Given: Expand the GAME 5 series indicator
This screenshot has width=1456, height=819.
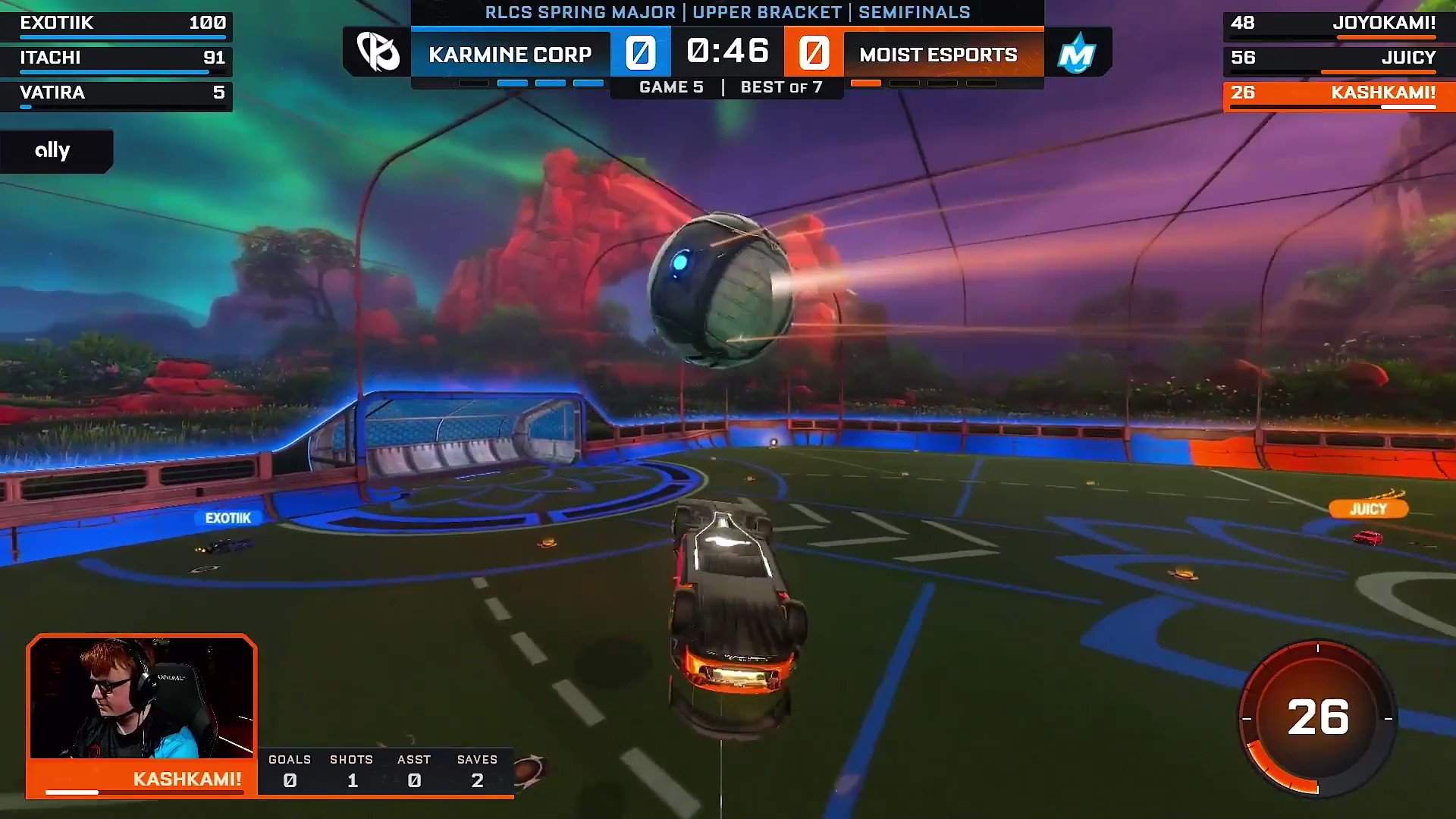Looking at the screenshot, I should click(673, 87).
